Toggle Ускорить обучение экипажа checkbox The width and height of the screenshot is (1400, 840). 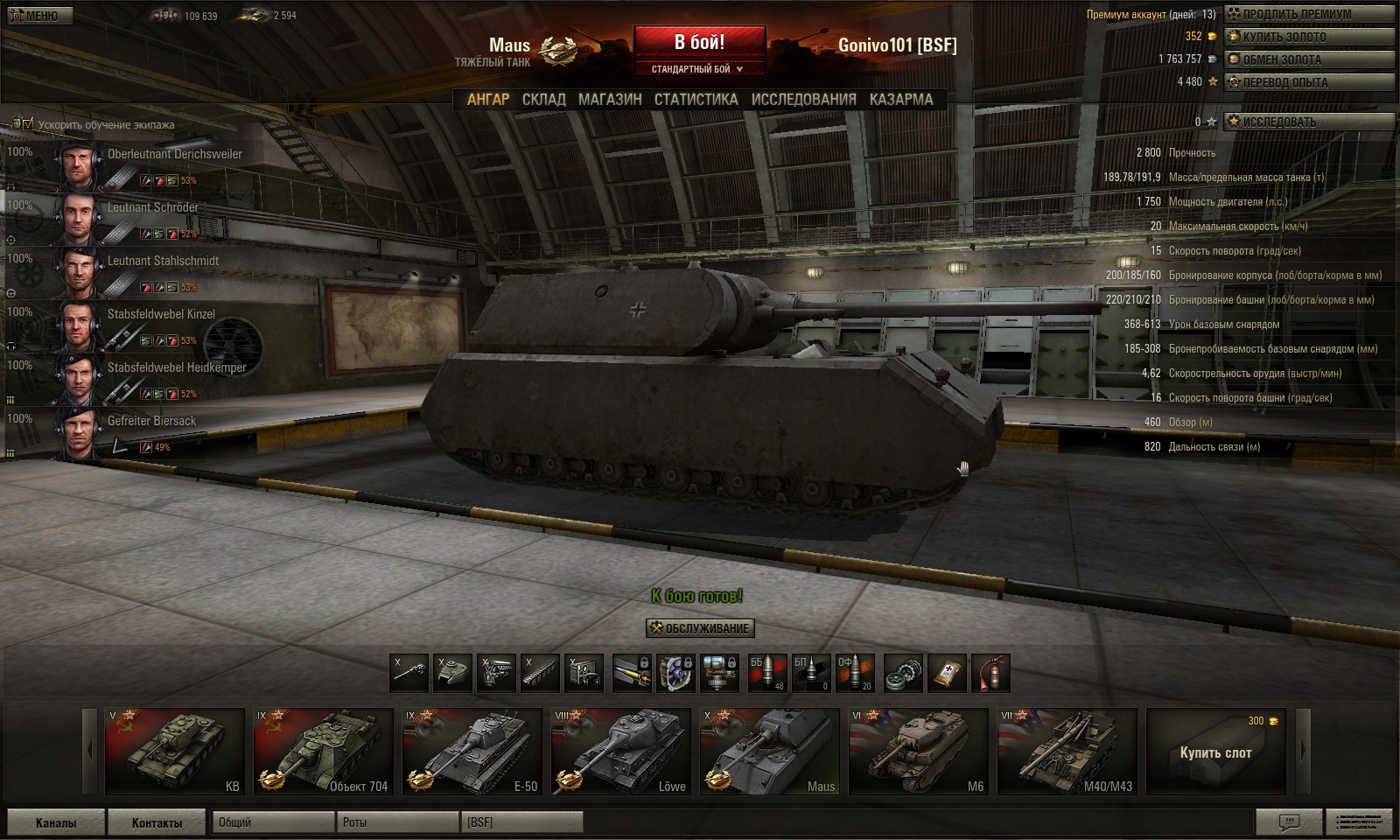coord(28,124)
